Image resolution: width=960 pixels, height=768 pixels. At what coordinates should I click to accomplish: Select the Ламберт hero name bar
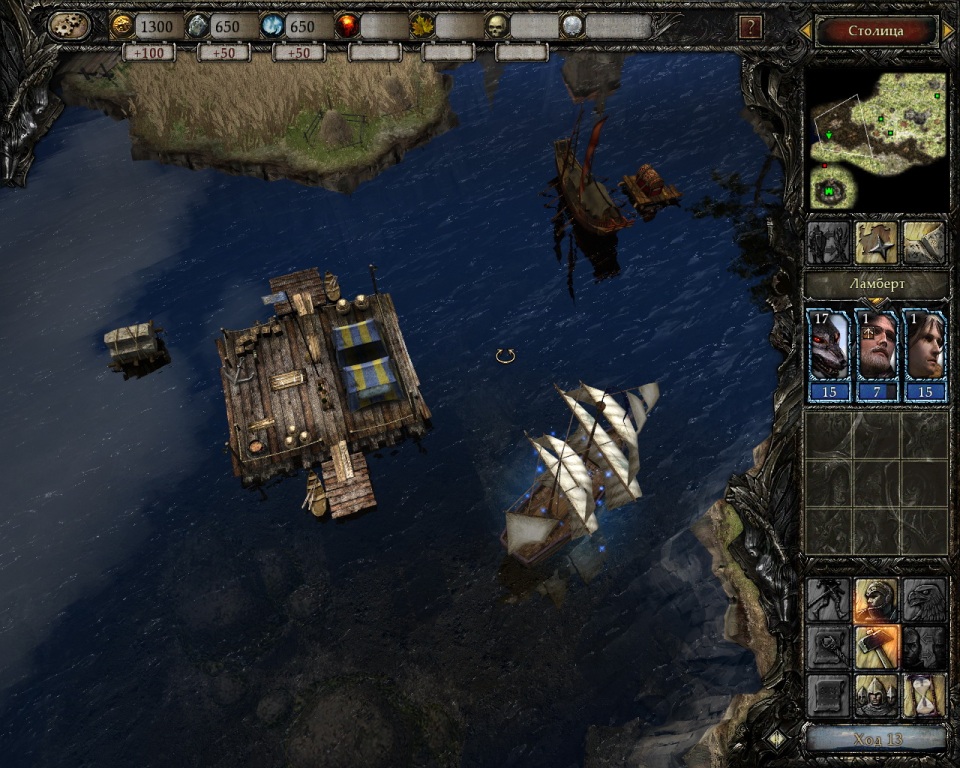pyautogui.click(x=876, y=284)
